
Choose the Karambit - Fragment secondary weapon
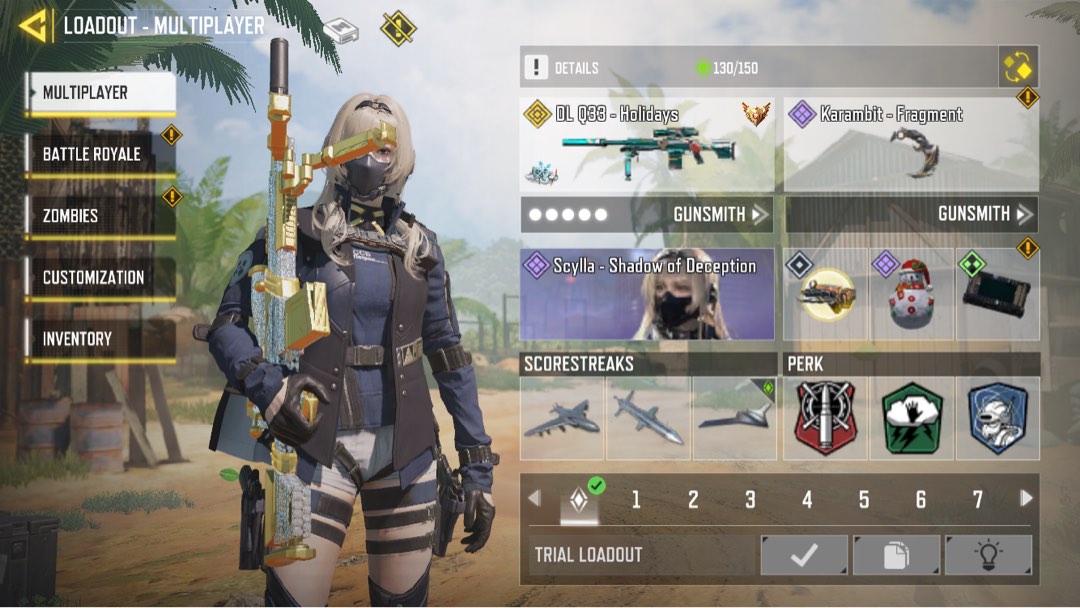[x=911, y=145]
